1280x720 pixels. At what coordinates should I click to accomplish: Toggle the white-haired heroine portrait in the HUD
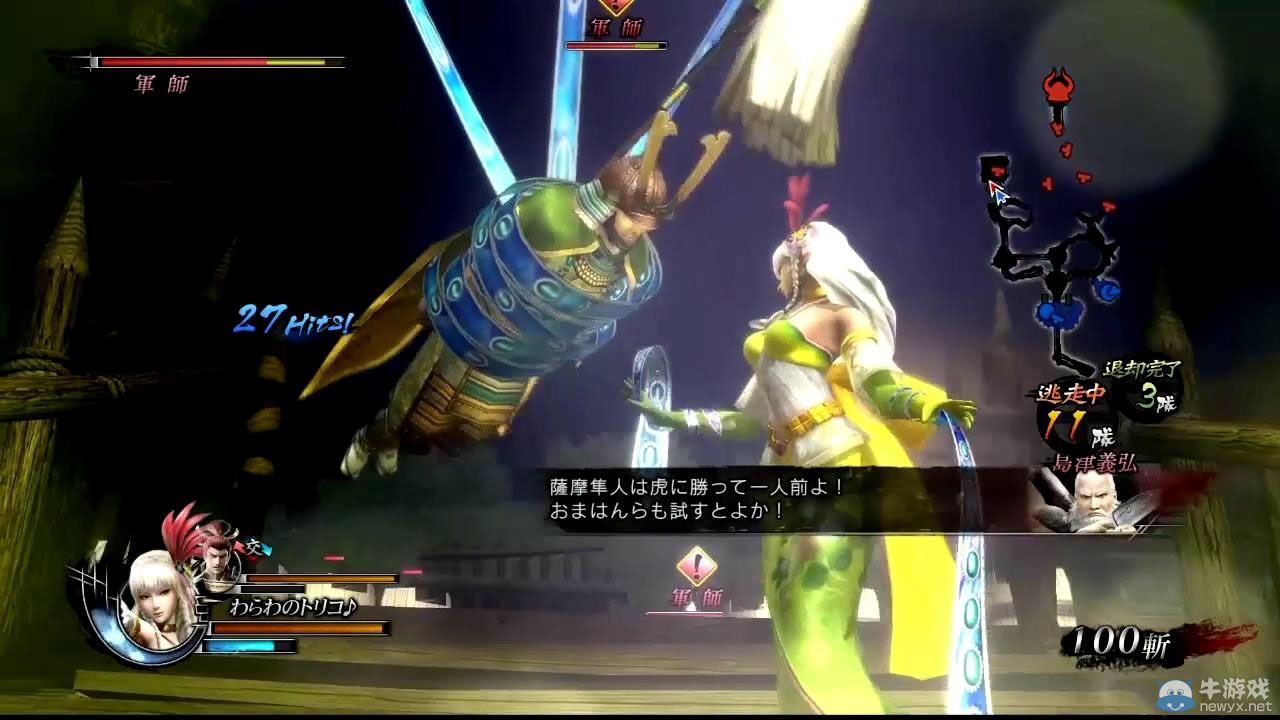click(155, 600)
